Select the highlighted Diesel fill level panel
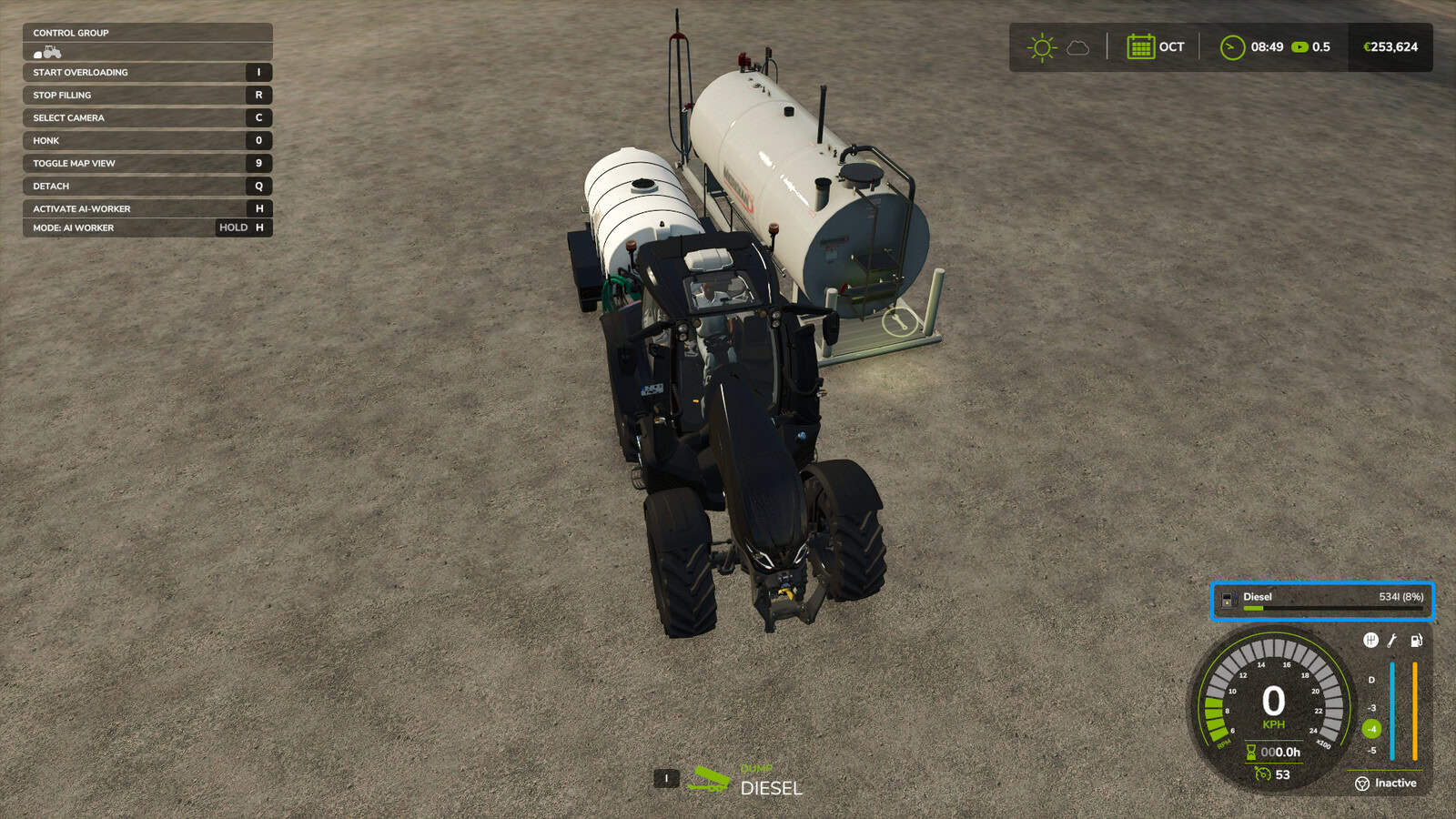The width and height of the screenshot is (1456, 819). (x=1322, y=602)
